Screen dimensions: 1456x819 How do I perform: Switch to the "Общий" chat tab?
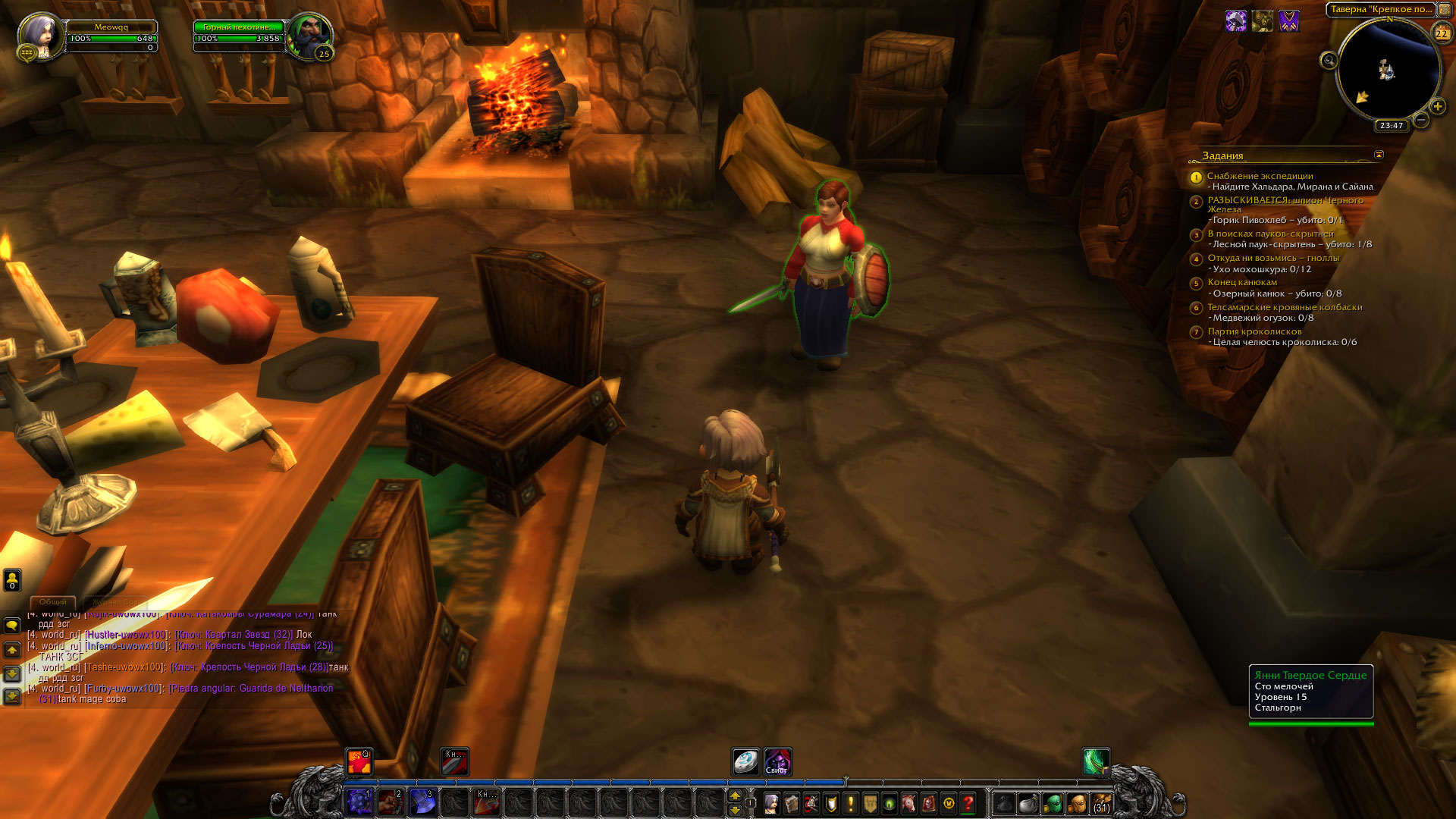coord(53,601)
